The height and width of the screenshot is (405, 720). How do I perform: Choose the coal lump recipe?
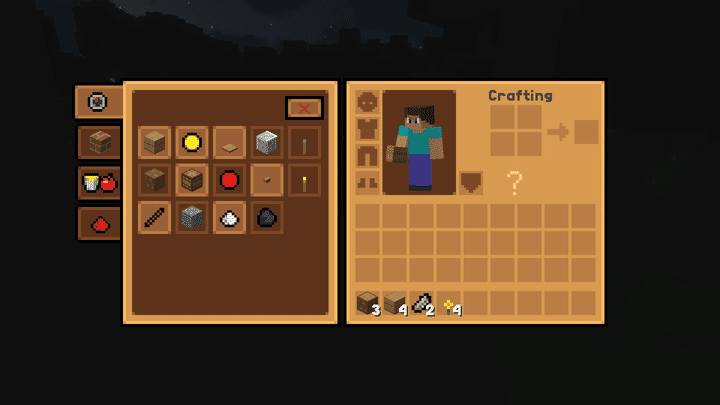267,217
